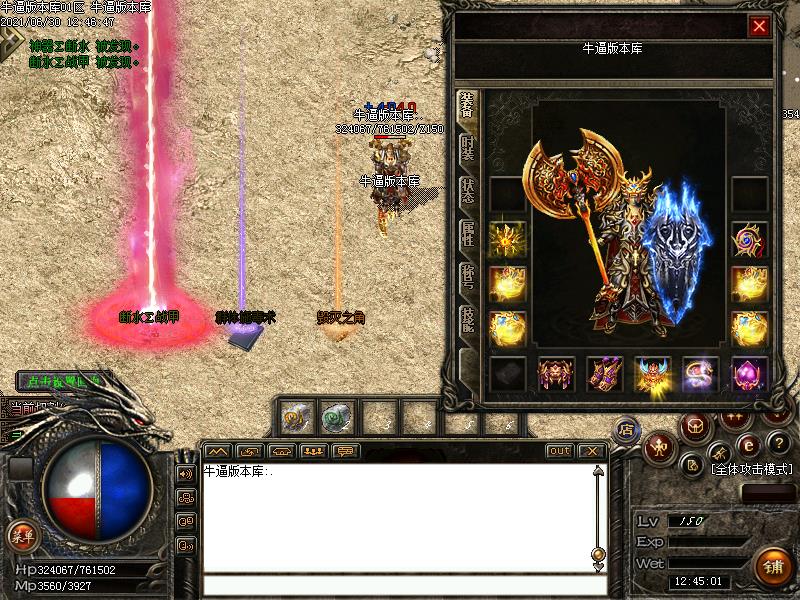Show the 状态 status tab
Viewport: 800px width, 600px height.
click(x=466, y=190)
